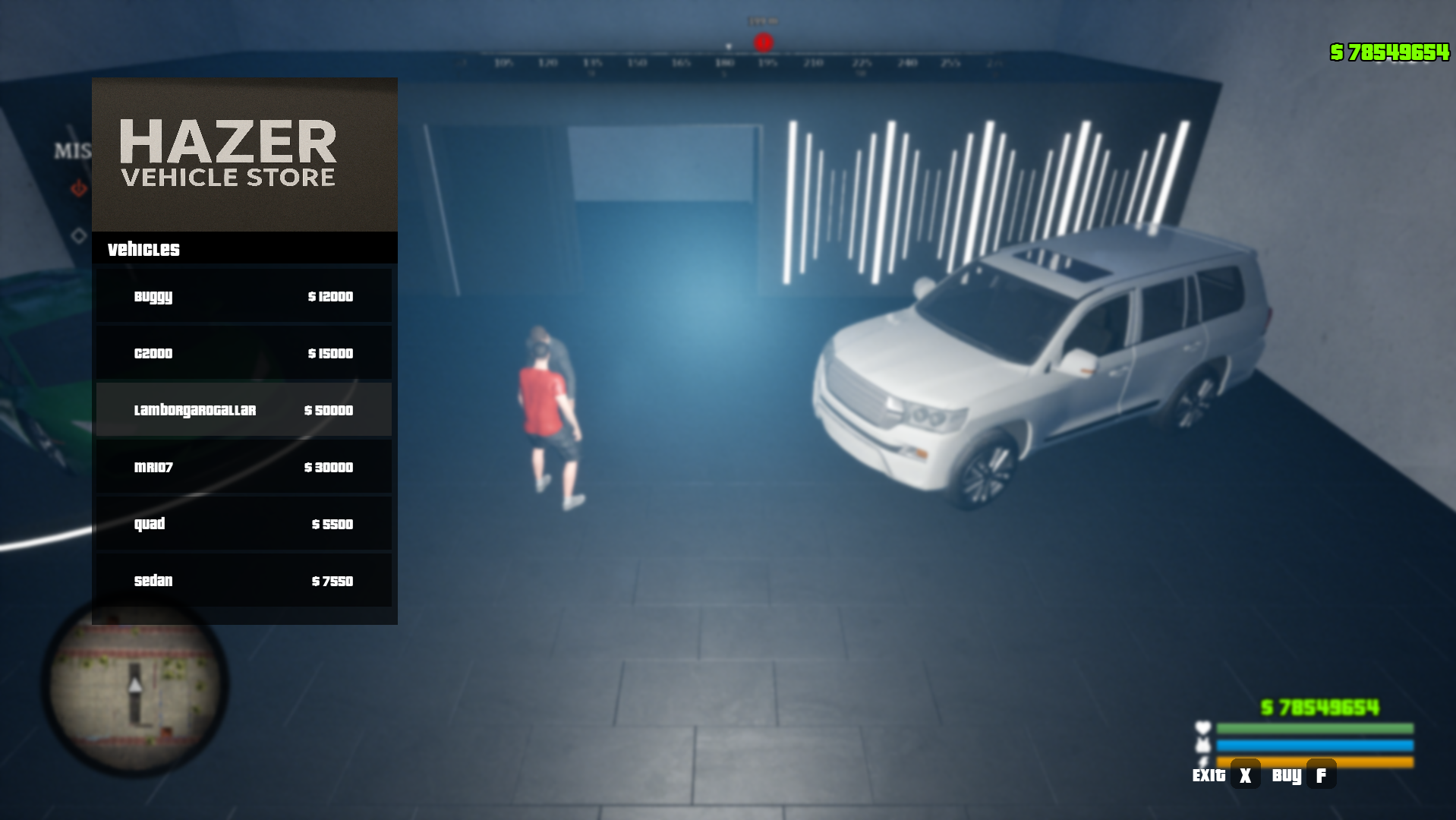Select the Buggy for $12000
The height and width of the screenshot is (820, 1456).
(x=244, y=296)
